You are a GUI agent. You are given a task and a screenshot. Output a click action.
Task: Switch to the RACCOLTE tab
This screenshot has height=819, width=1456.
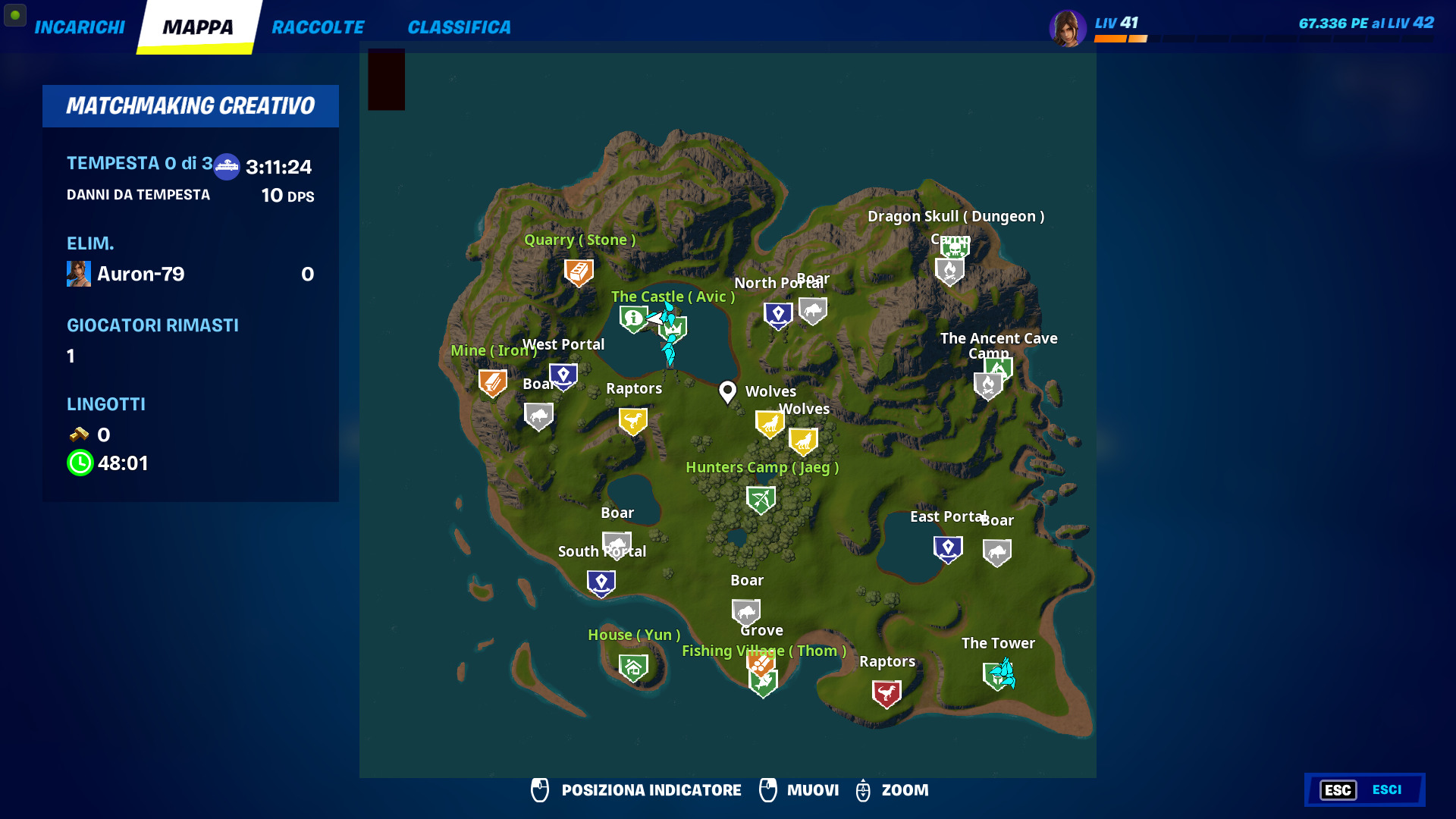(x=318, y=27)
